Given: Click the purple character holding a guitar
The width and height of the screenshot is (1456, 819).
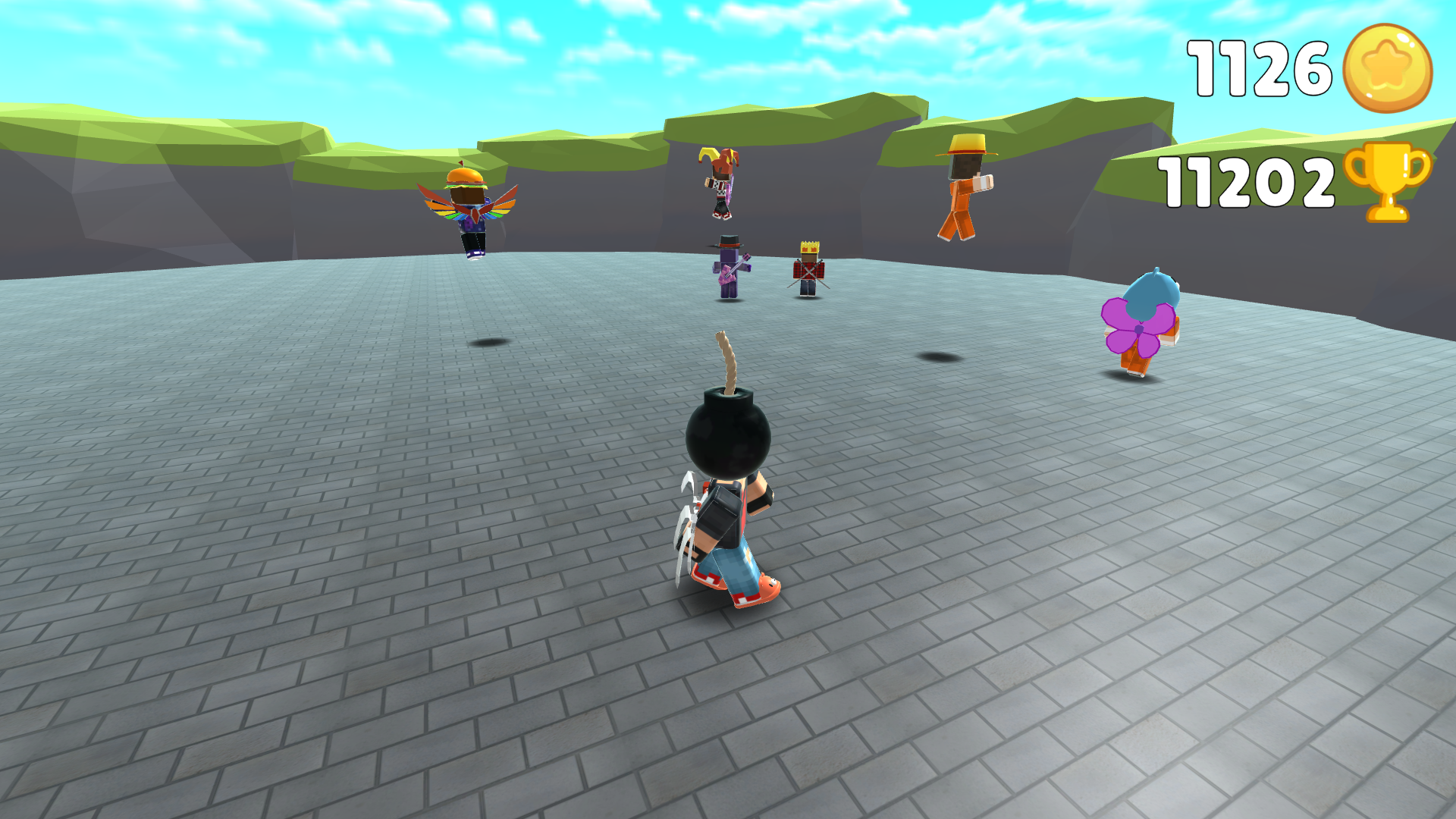Looking at the screenshot, I should tap(730, 269).
